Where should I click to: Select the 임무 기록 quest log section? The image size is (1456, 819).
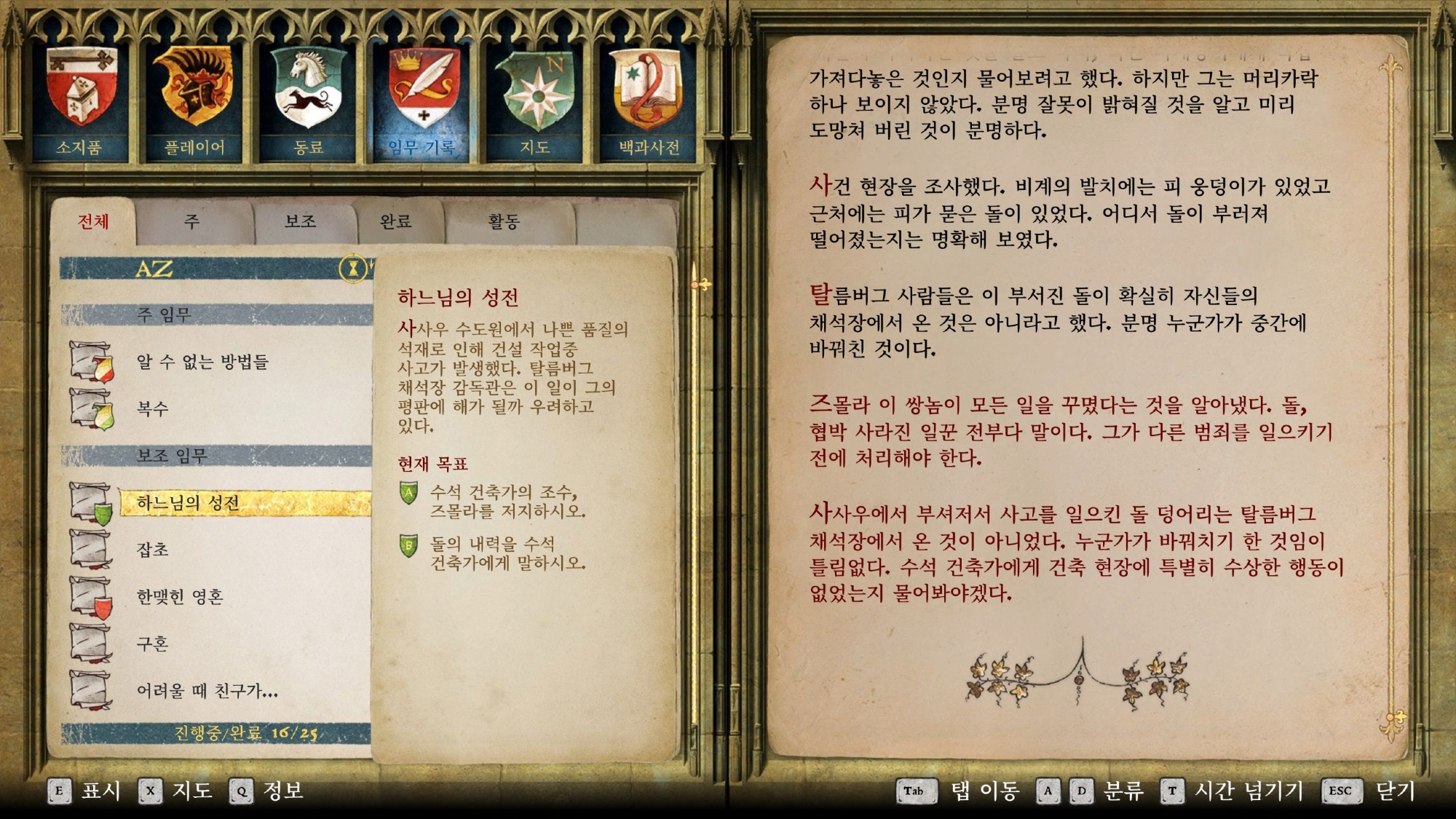423,103
